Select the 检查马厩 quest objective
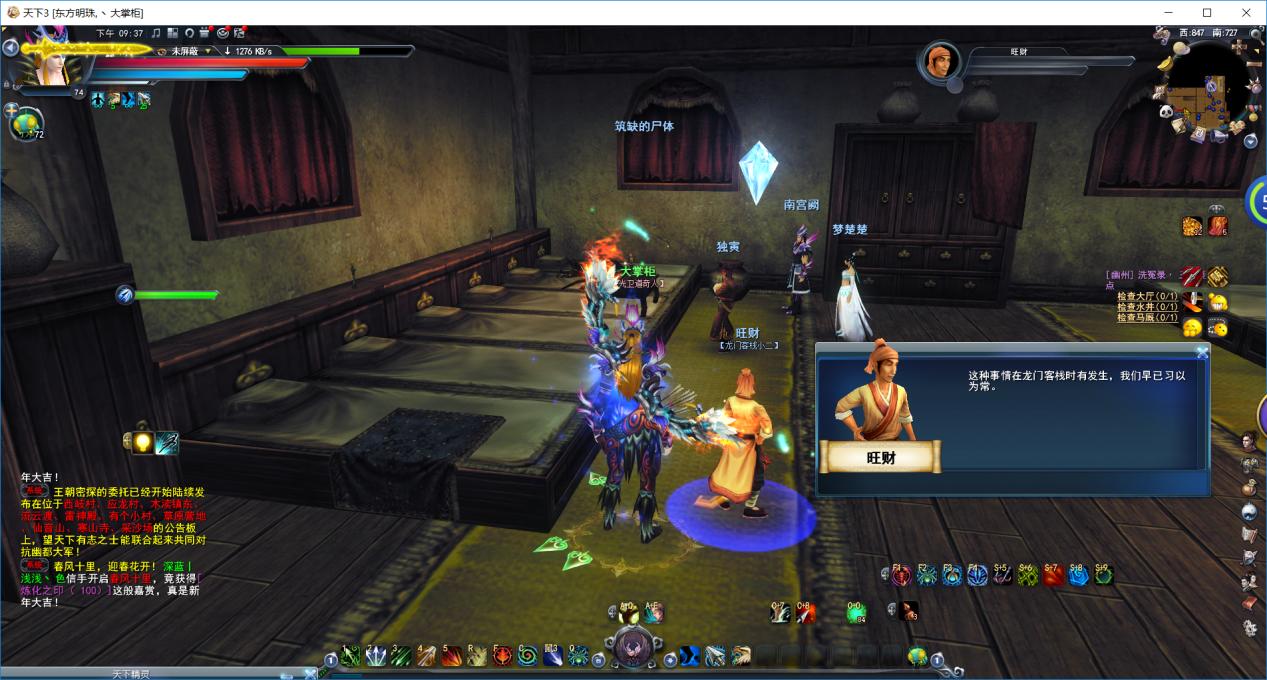The width and height of the screenshot is (1267, 680). pyautogui.click(x=1146, y=318)
